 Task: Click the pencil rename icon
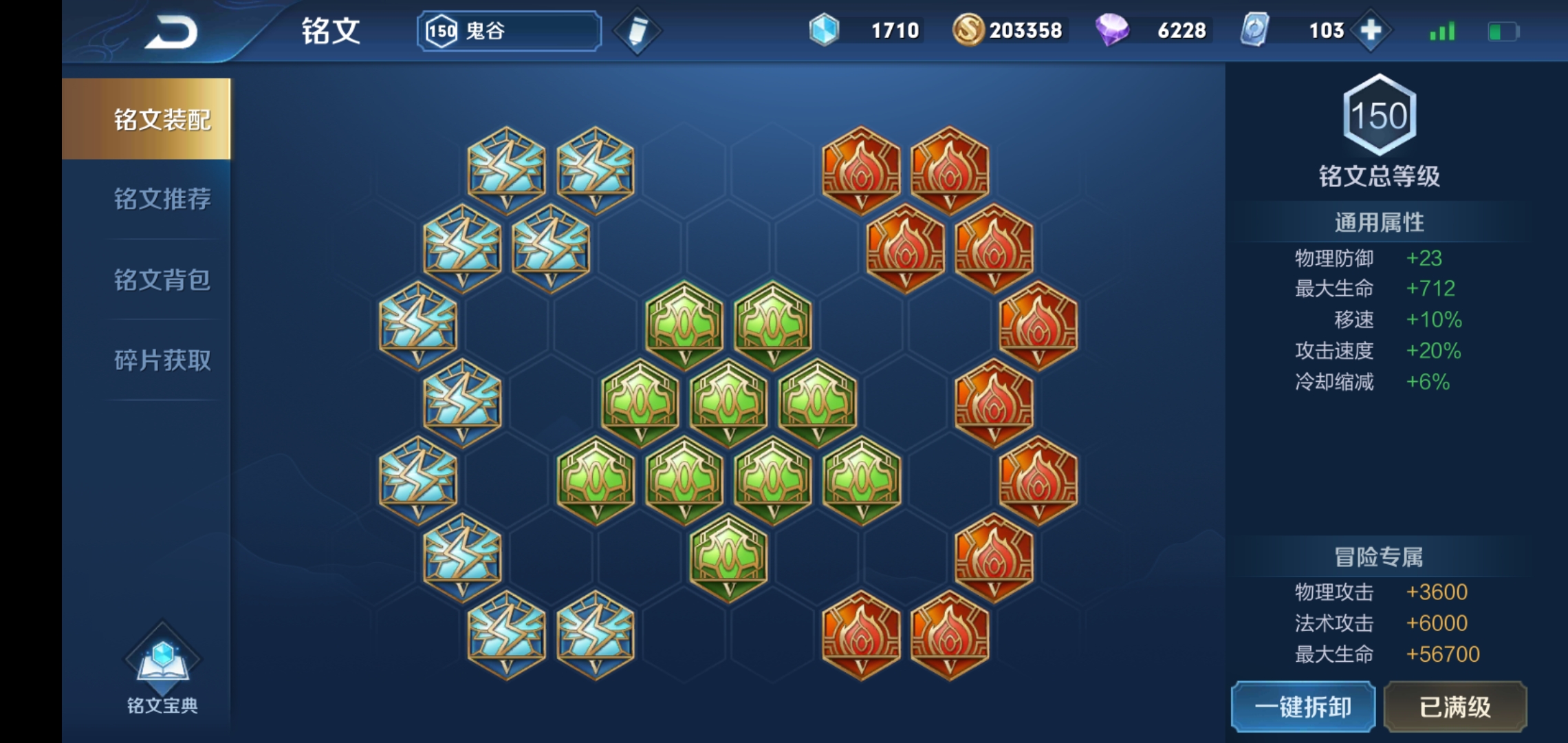coord(637,31)
